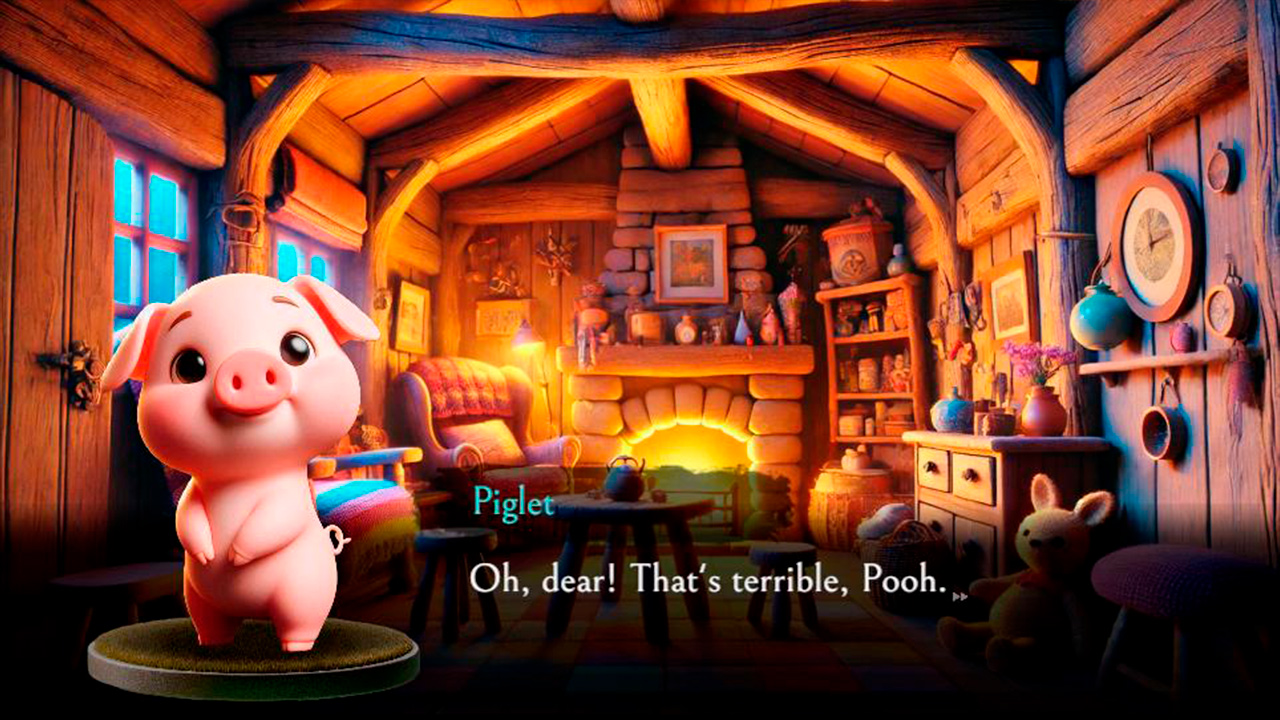The width and height of the screenshot is (1280, 720).
Task: Click the continue arrows after the dialogue text
Action: click(960, 596)
